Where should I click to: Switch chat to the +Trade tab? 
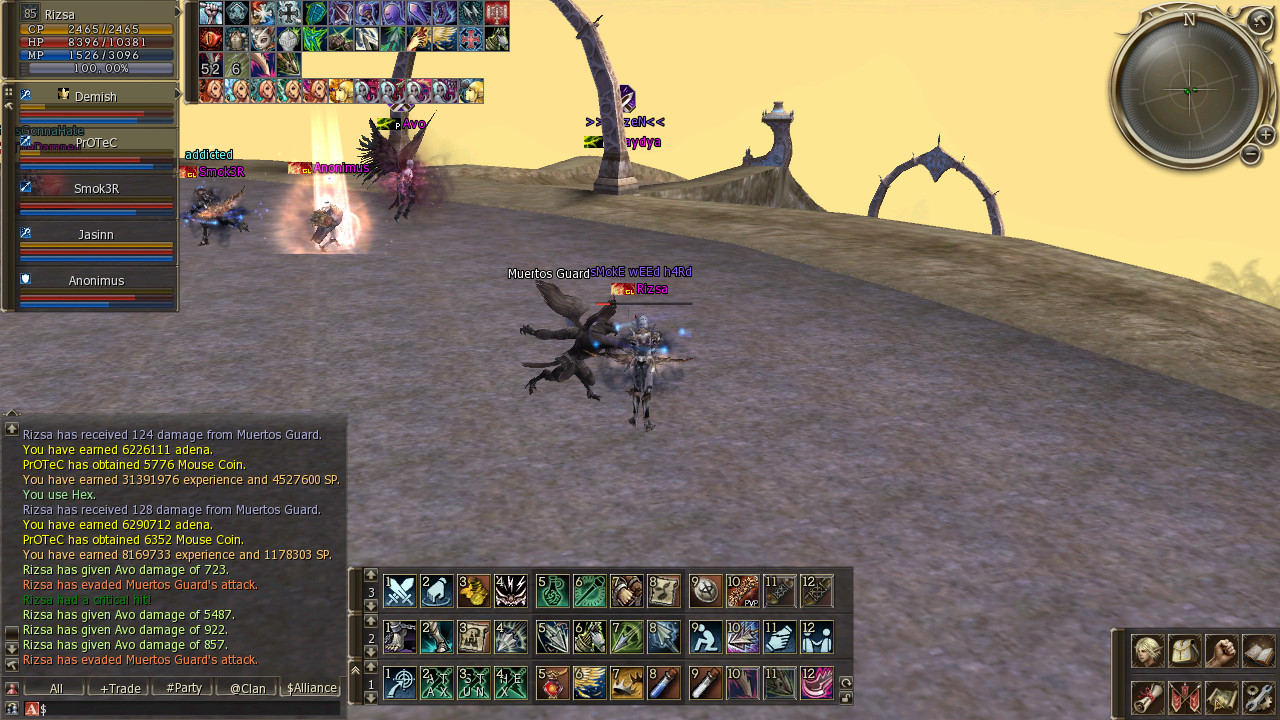119,688
